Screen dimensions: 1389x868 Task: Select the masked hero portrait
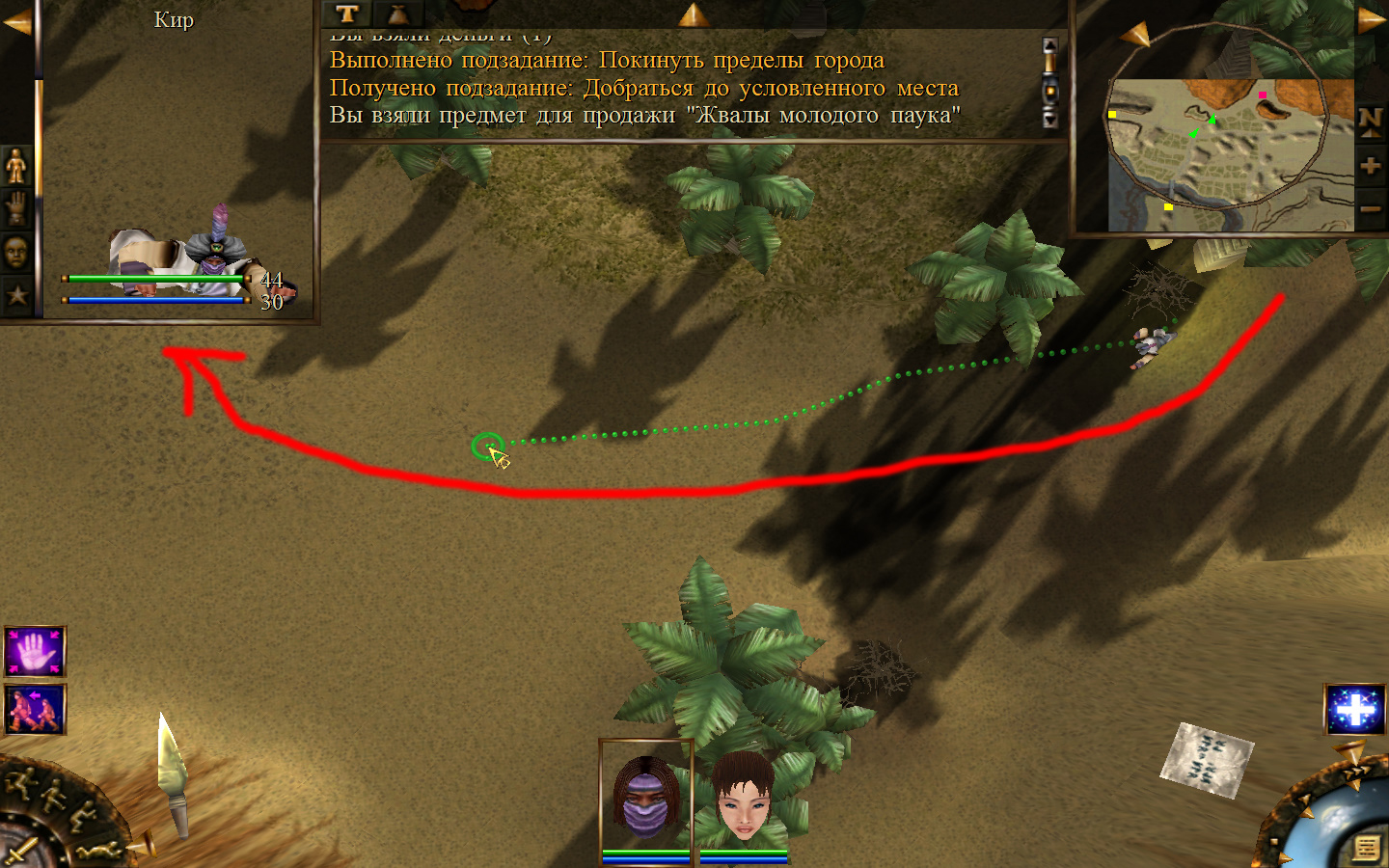click(x=645, y=798)
